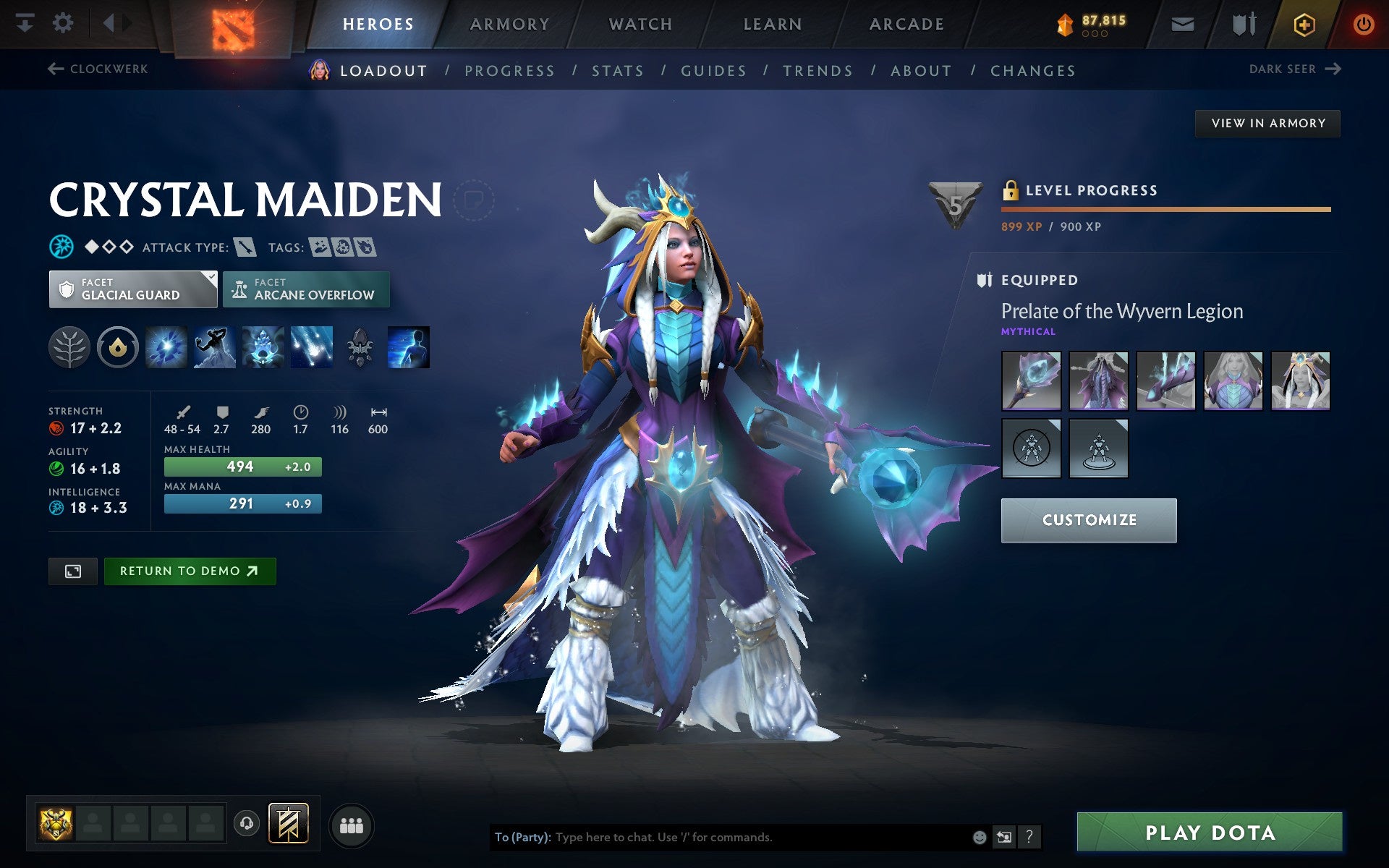Image resolution: width=1389 pixels, height=868 pixels.
Task: Click the CUSTOMIZE button
Action: pyautogui.click(x=1089, y=519)
